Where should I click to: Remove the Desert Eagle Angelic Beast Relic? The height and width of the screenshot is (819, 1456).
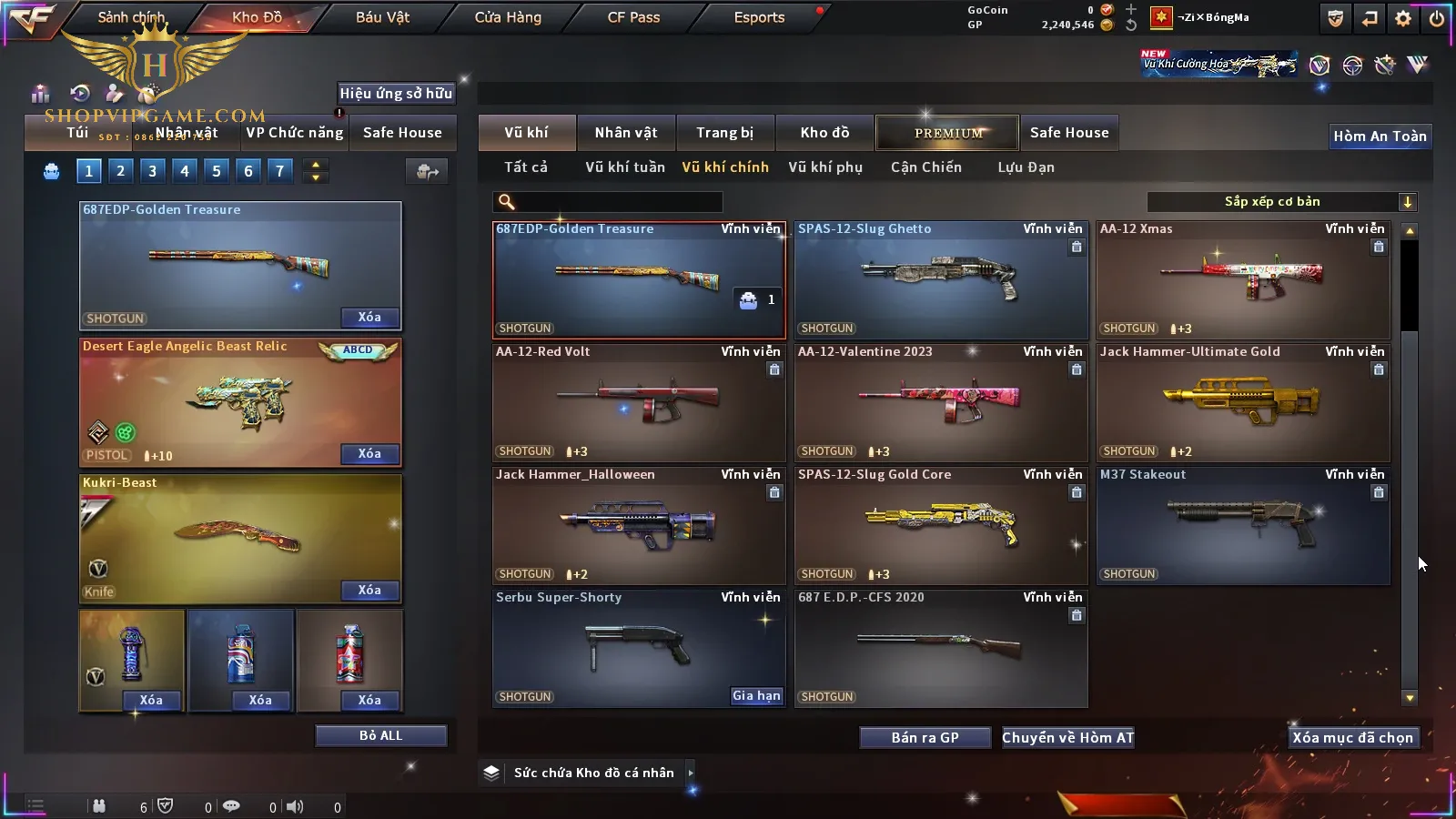[369, 454]
